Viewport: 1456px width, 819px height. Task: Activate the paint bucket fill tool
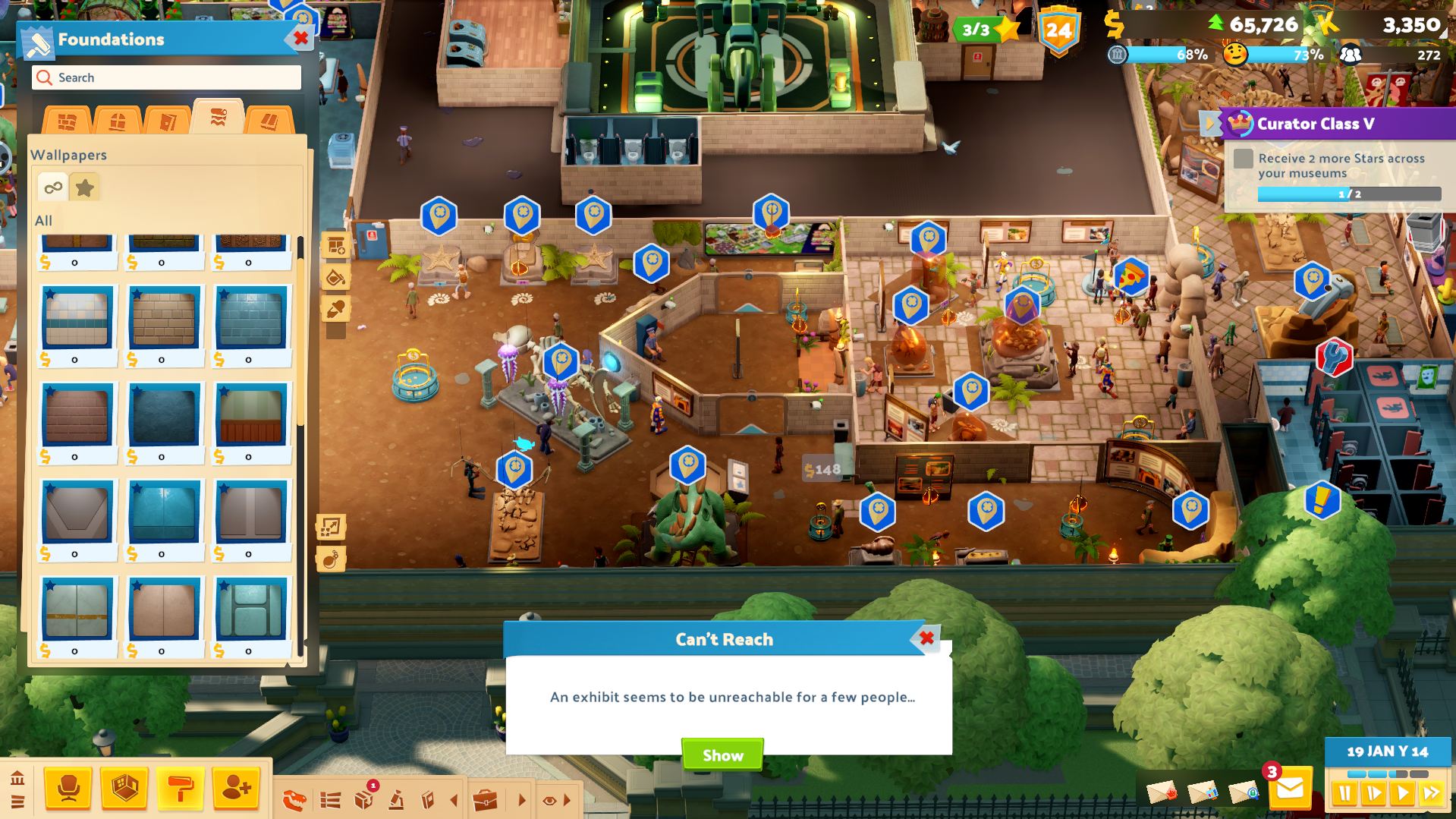click(335, 278)
